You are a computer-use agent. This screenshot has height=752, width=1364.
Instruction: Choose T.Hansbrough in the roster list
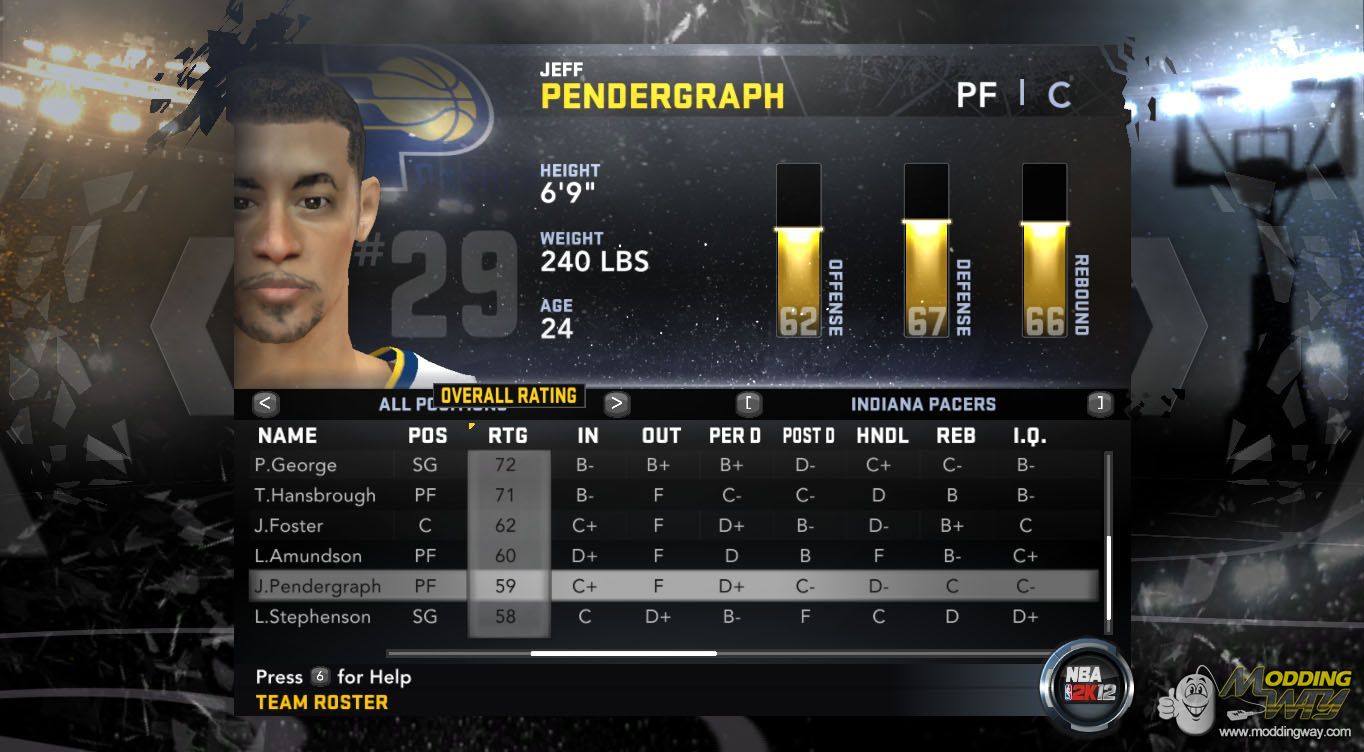click(x=315, y=495)
